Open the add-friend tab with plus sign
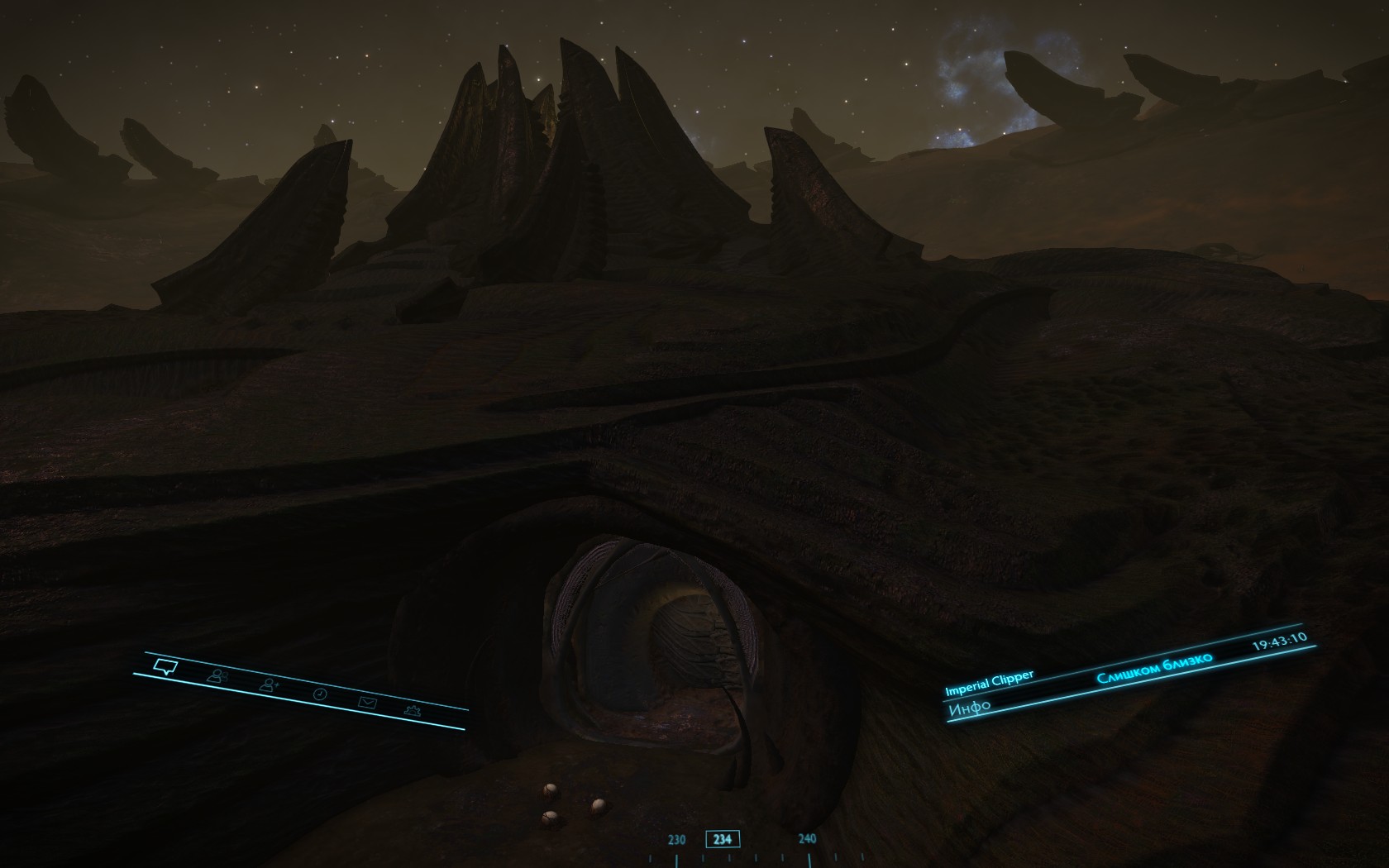1389x868 pixels. coord(270,684)
